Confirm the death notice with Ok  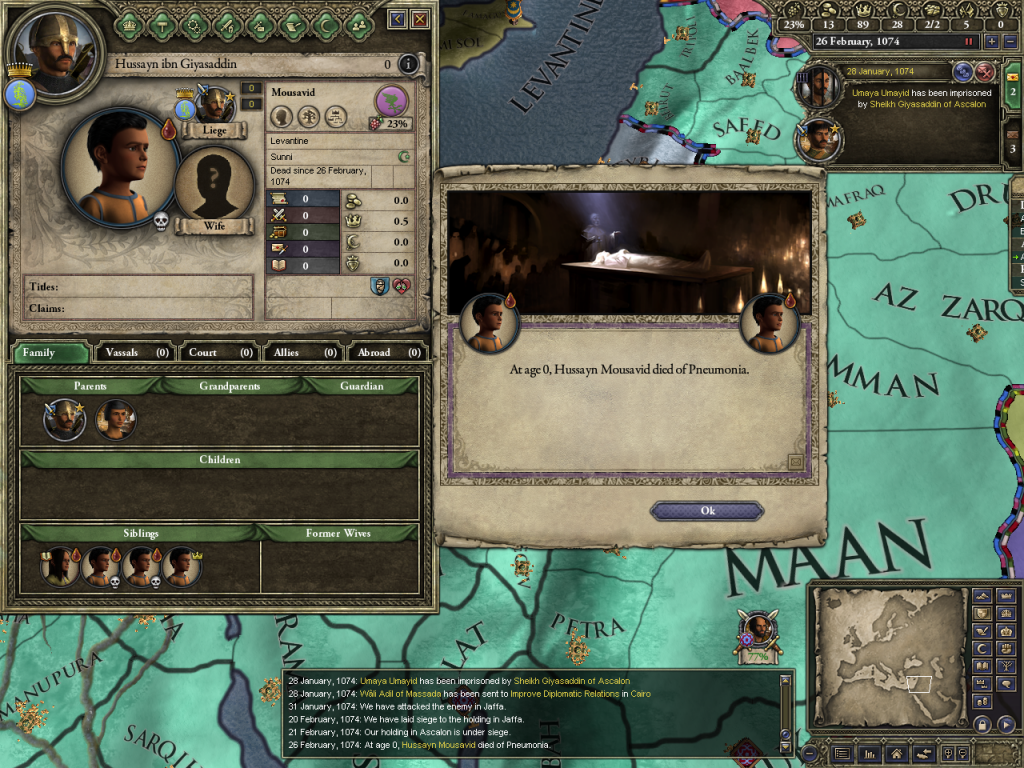(707, 511)
